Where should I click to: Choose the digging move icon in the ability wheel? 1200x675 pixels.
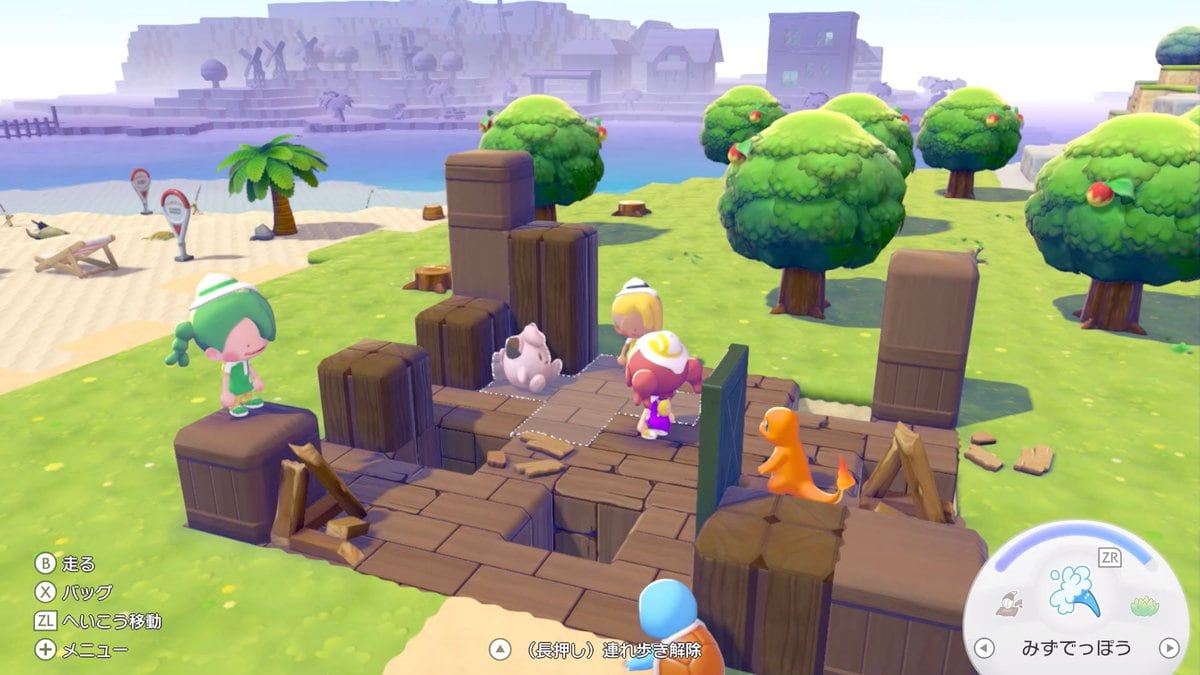[1009, 603]
